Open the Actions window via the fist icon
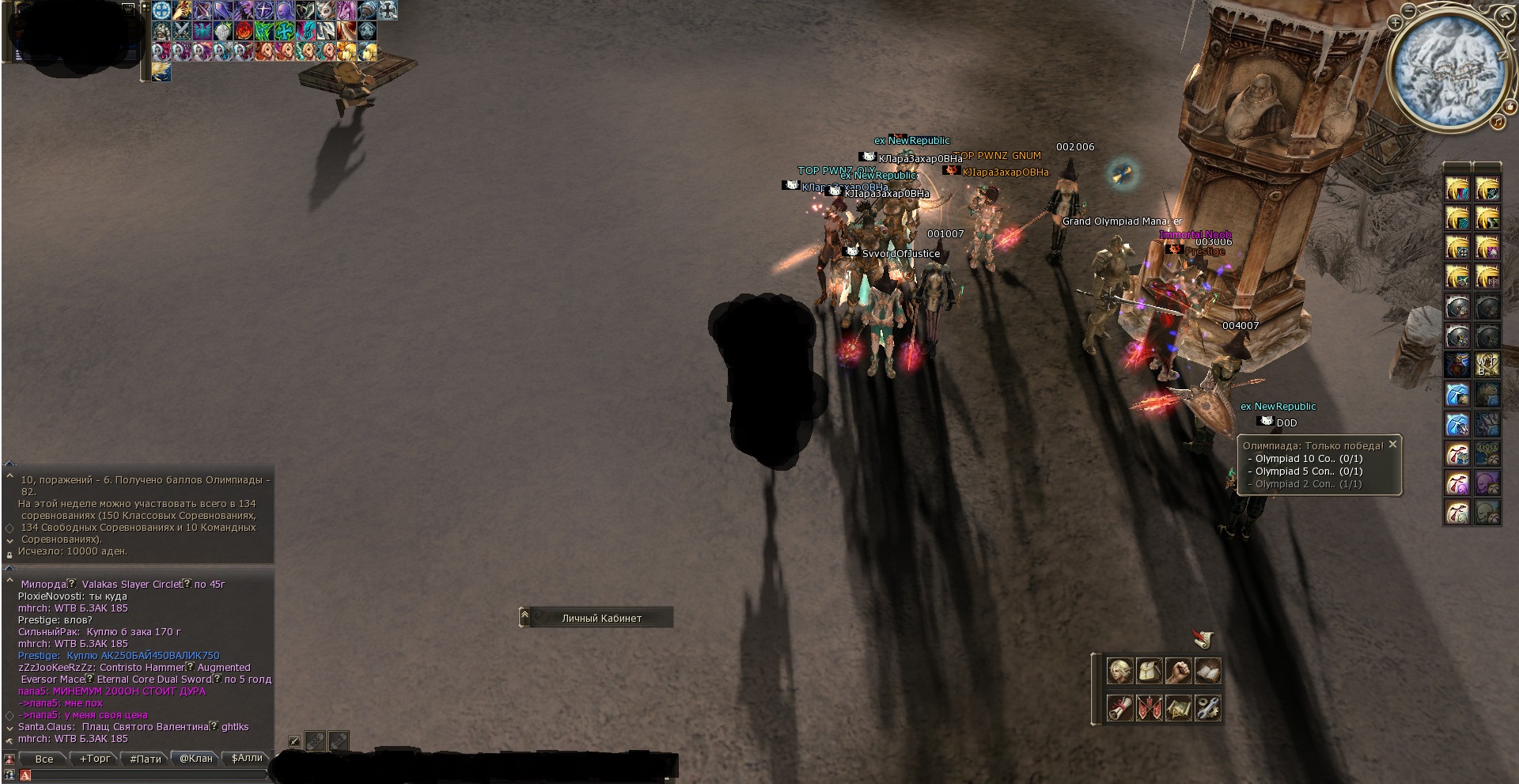 click(1178, 671)
